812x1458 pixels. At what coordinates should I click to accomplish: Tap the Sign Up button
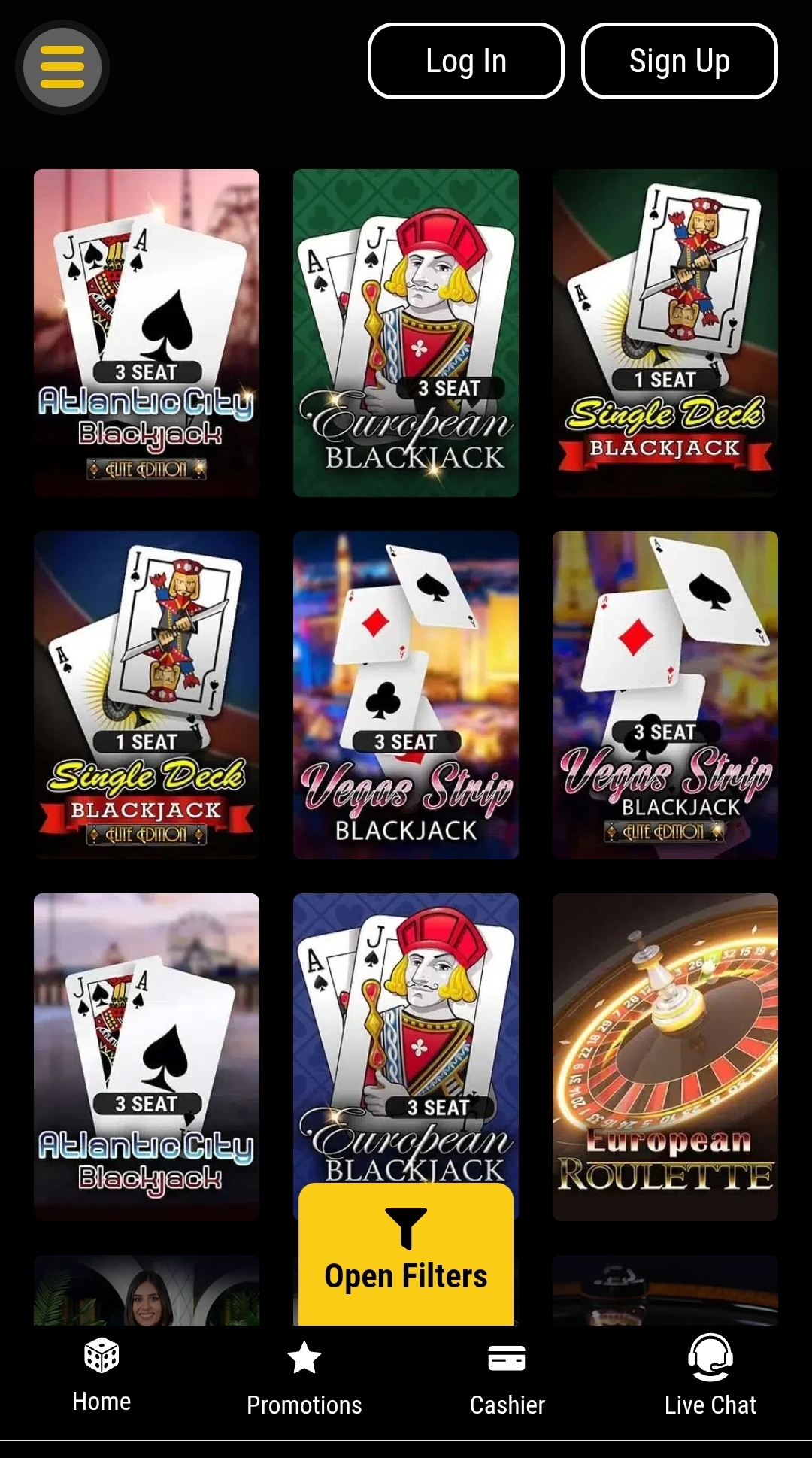click(x=679, y=61)
